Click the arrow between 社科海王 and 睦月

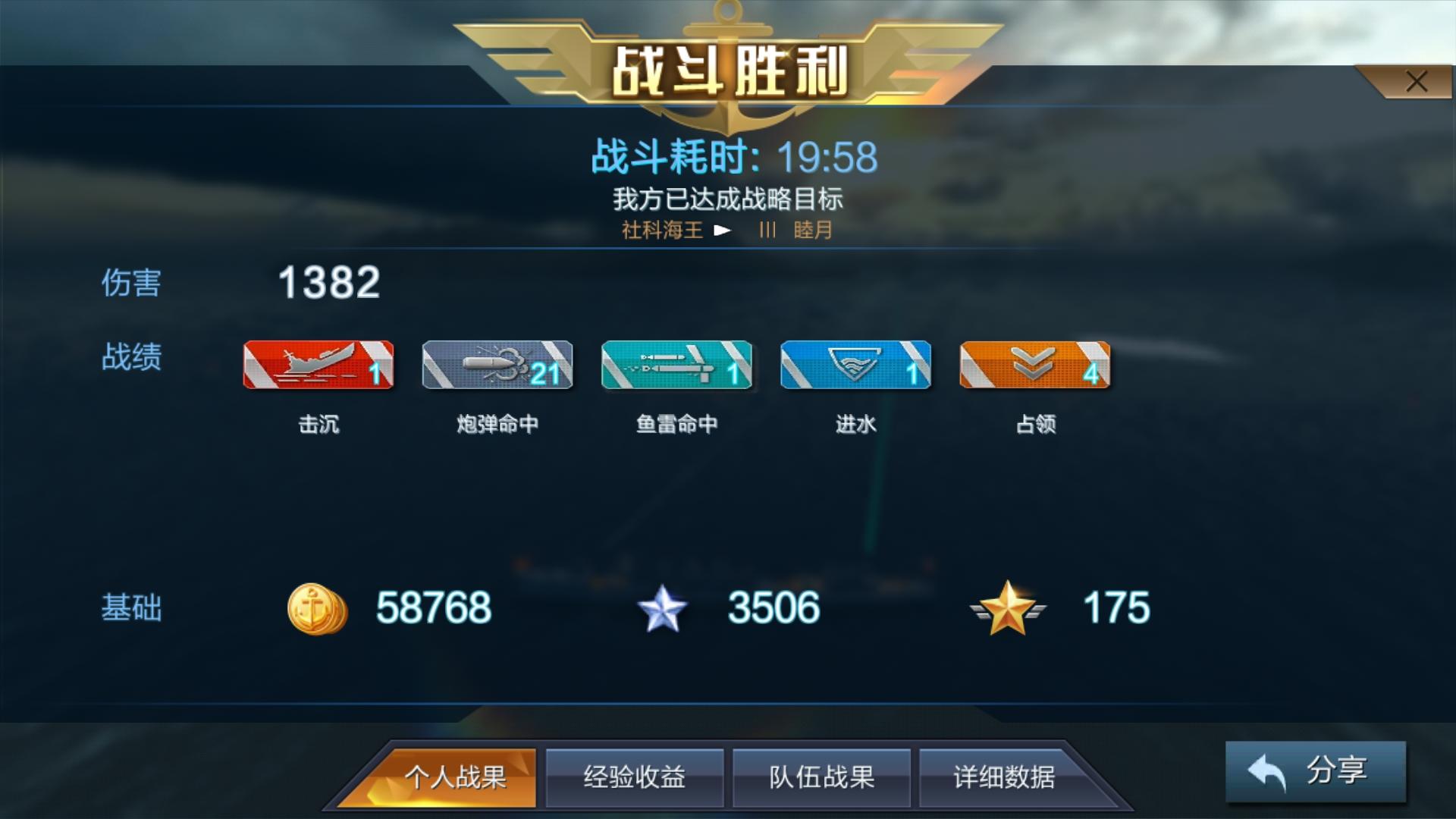click(x=726, y=231)
